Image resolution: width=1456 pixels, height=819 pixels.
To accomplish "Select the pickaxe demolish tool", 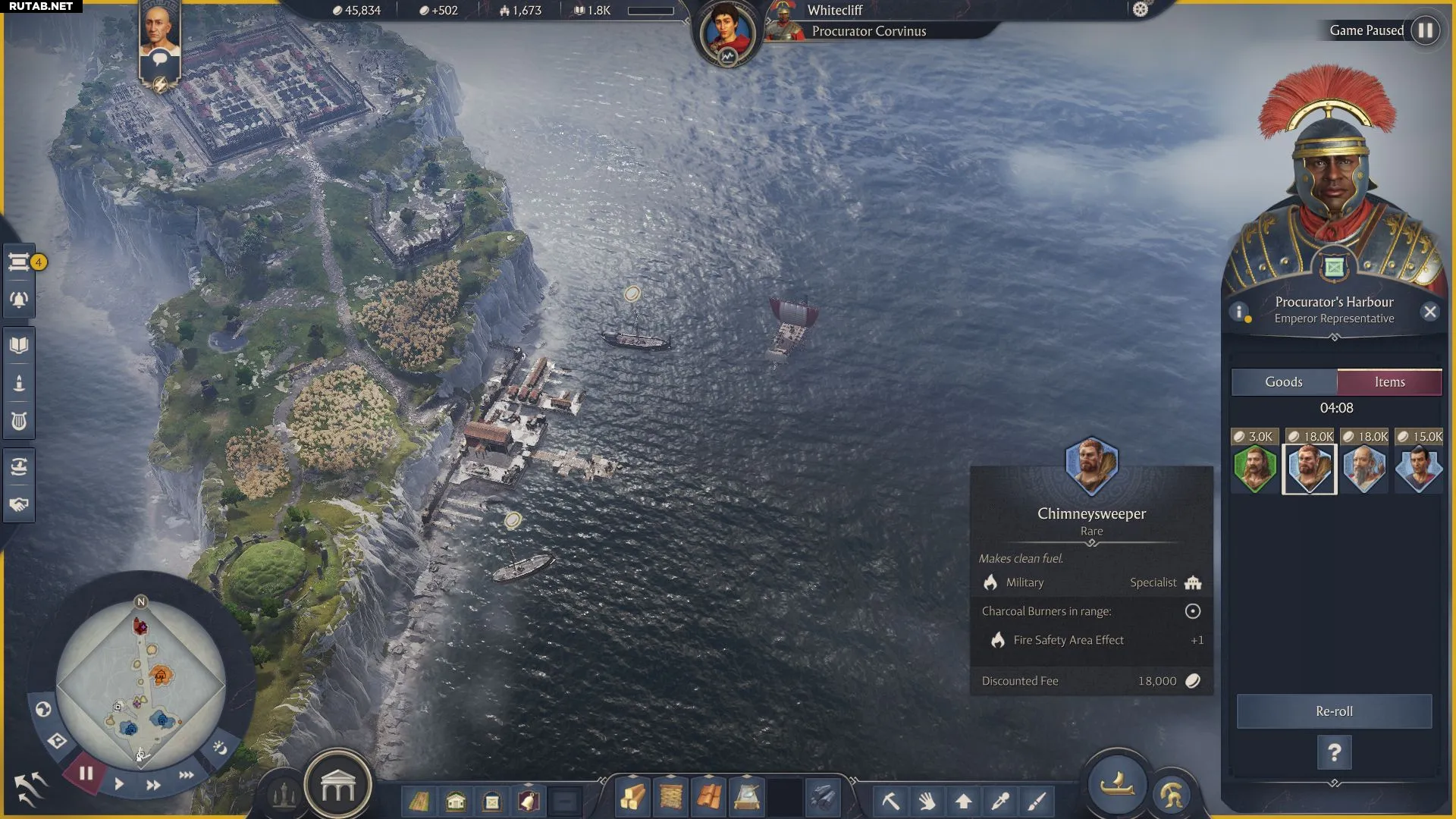I will pyautogui.click(x=890, y=801).
